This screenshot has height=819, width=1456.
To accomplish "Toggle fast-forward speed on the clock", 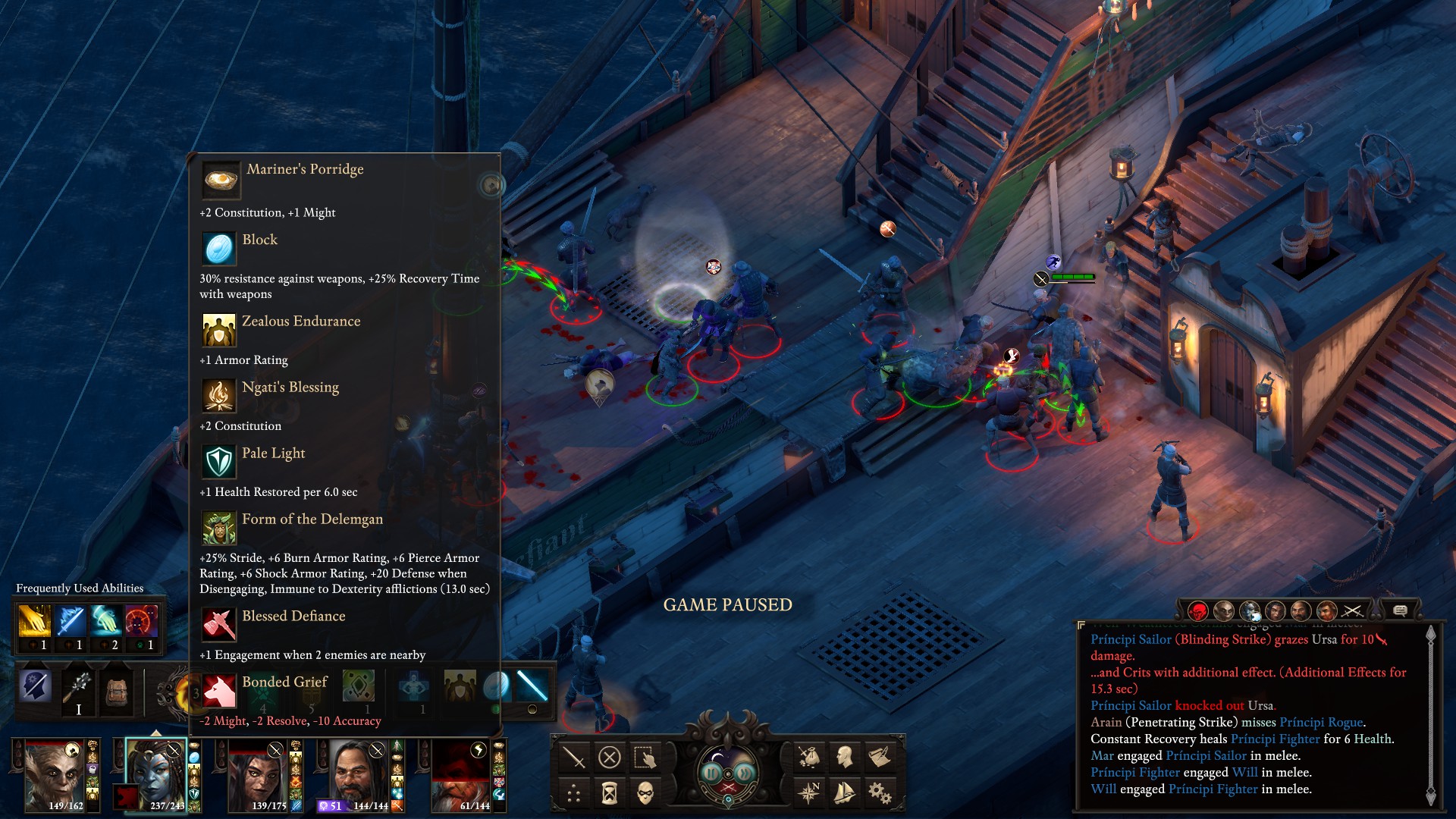I will coord(745,773).
